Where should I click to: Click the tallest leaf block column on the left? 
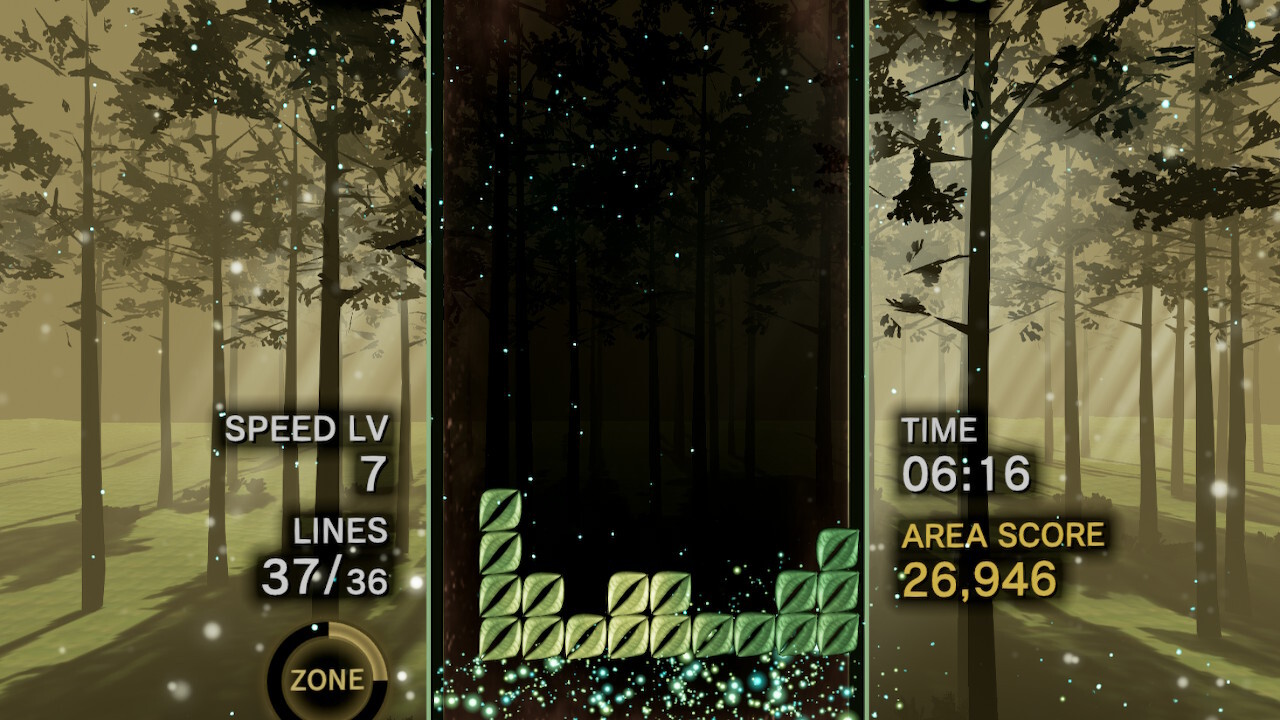[497, 575]
